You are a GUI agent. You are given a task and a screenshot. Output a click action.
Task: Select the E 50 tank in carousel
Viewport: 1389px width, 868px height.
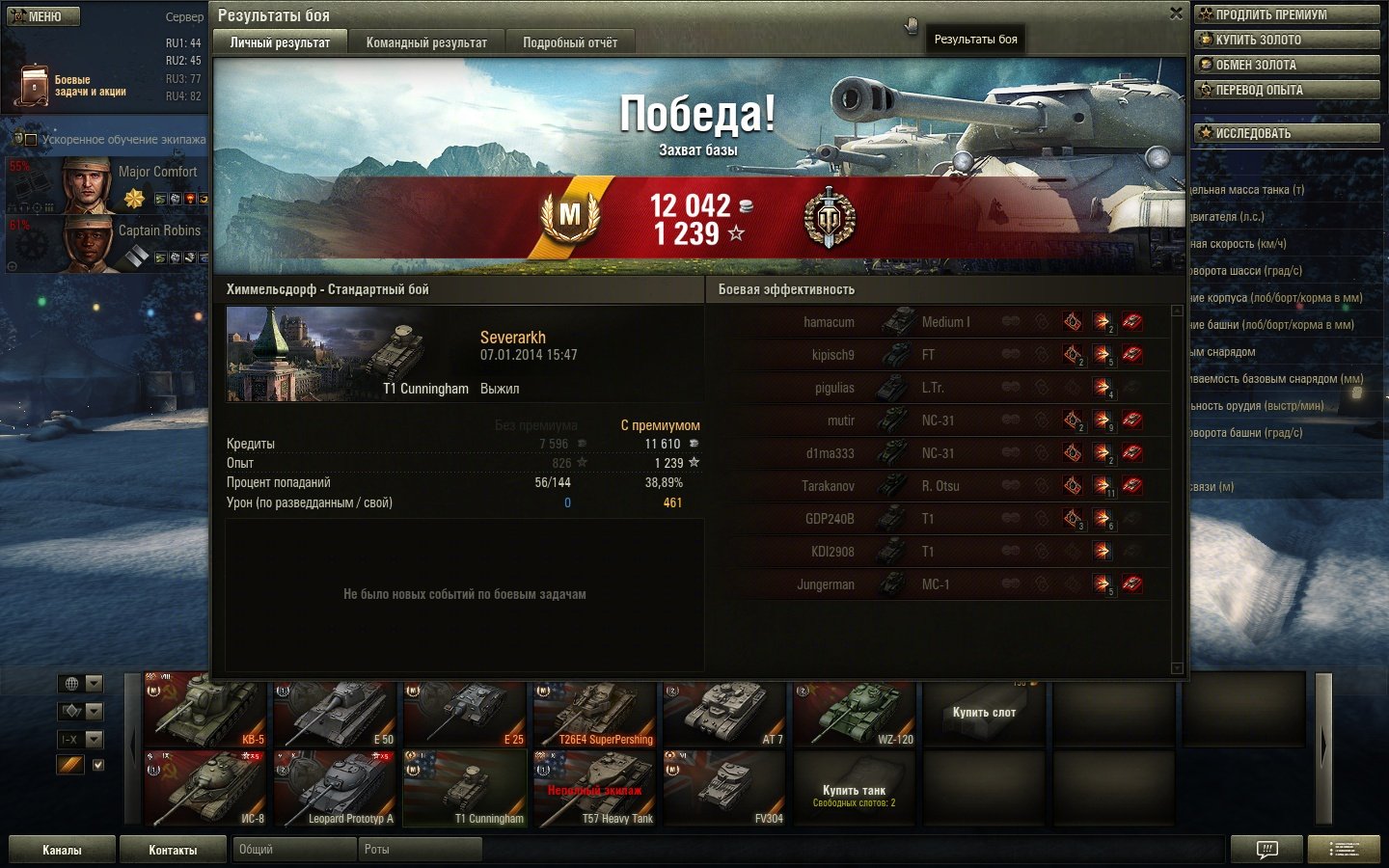pos(335,712)
